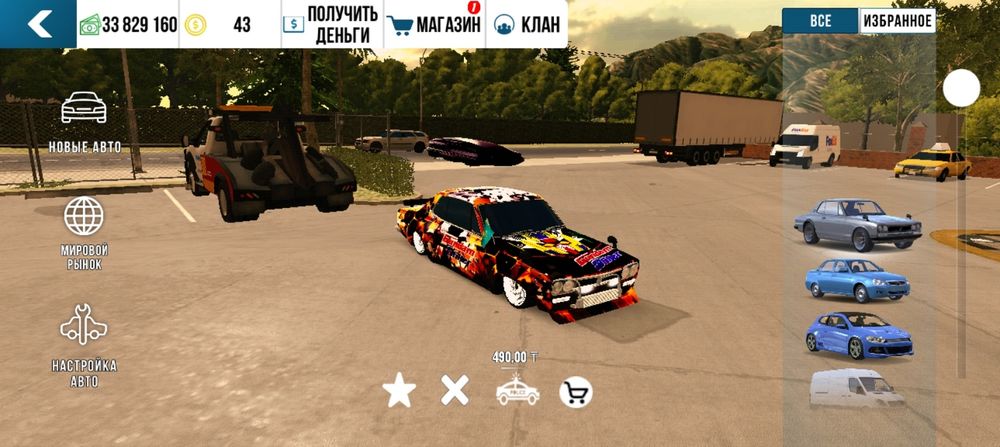Open the Новые Авто section

tap(85, 122)
